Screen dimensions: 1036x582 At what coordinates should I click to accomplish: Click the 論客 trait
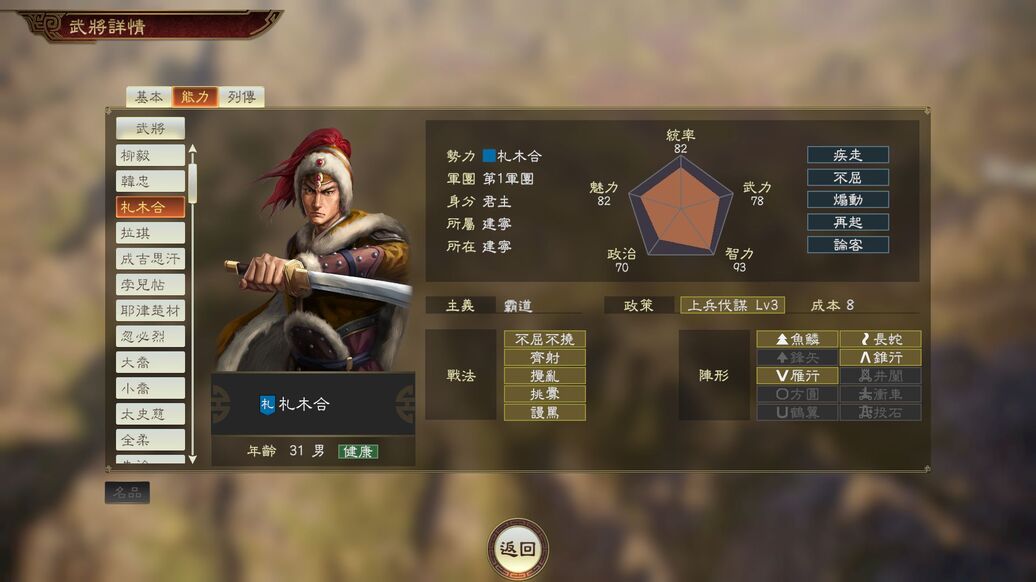click(x=848, y=244)
